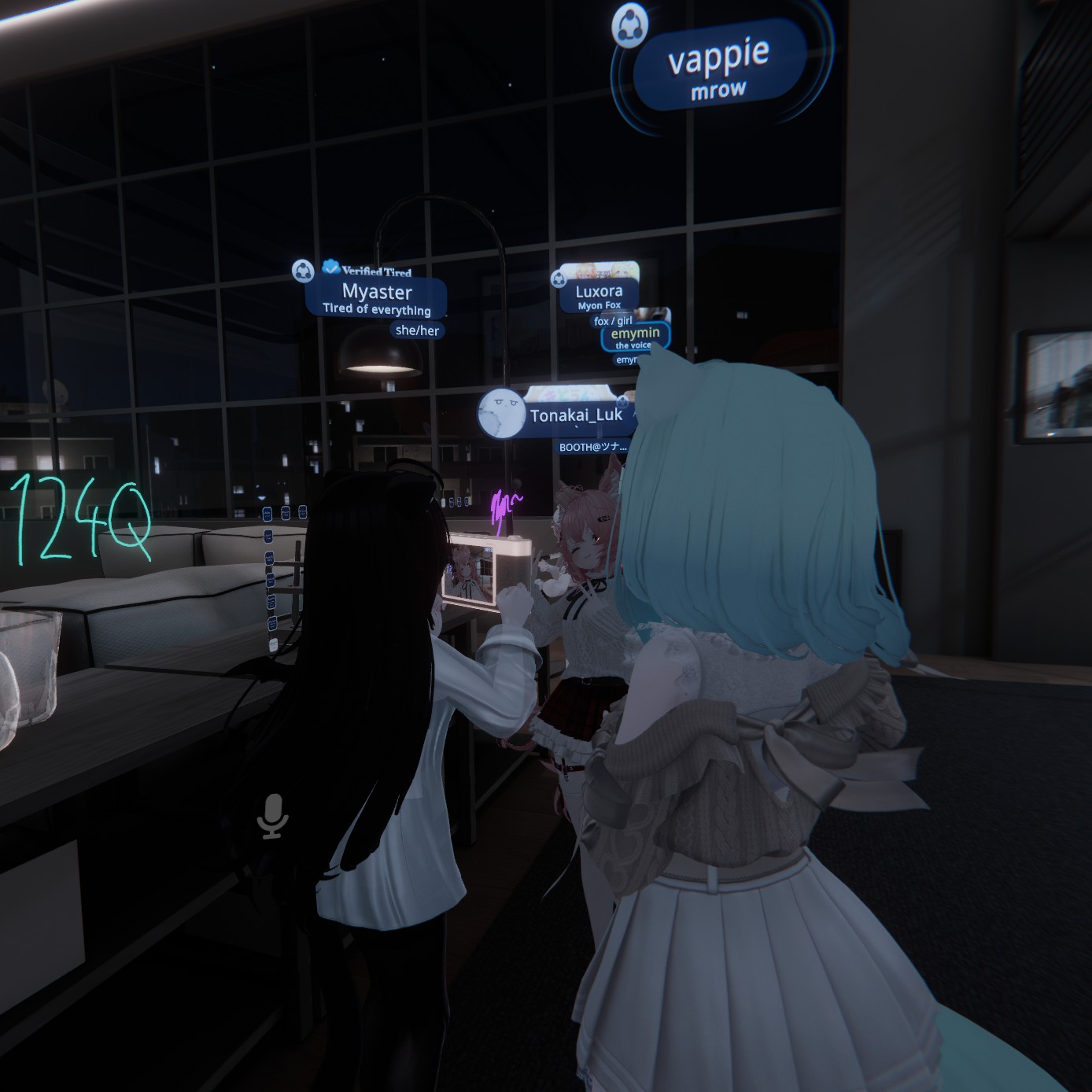Screen dimensions: 1092x1092
Task: Click Tonakai_Luk's round profile icon
Action: (500, 413)
